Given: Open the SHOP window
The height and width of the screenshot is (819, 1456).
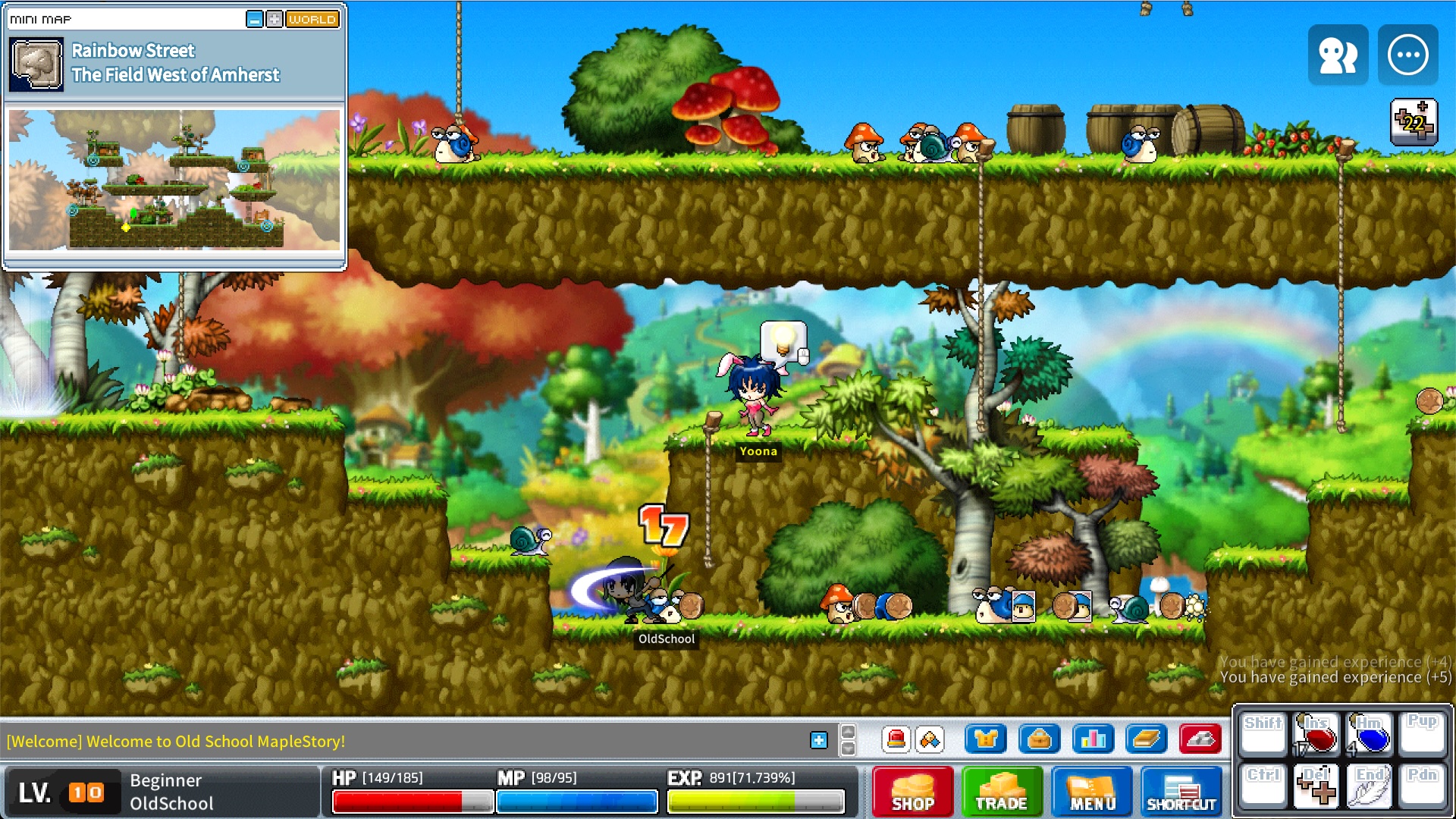Looking at the screenshot, I should coord(912,792).
